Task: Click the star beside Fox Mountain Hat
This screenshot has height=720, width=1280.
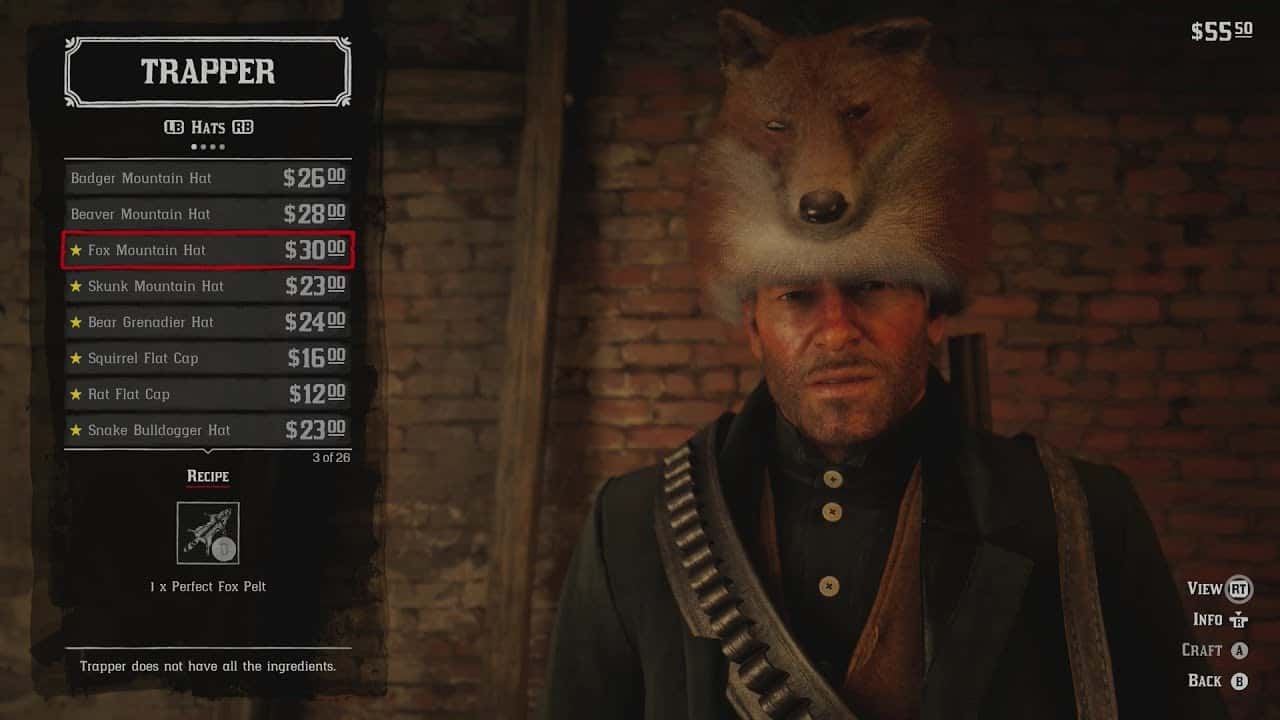Action: tap(77, 250)
